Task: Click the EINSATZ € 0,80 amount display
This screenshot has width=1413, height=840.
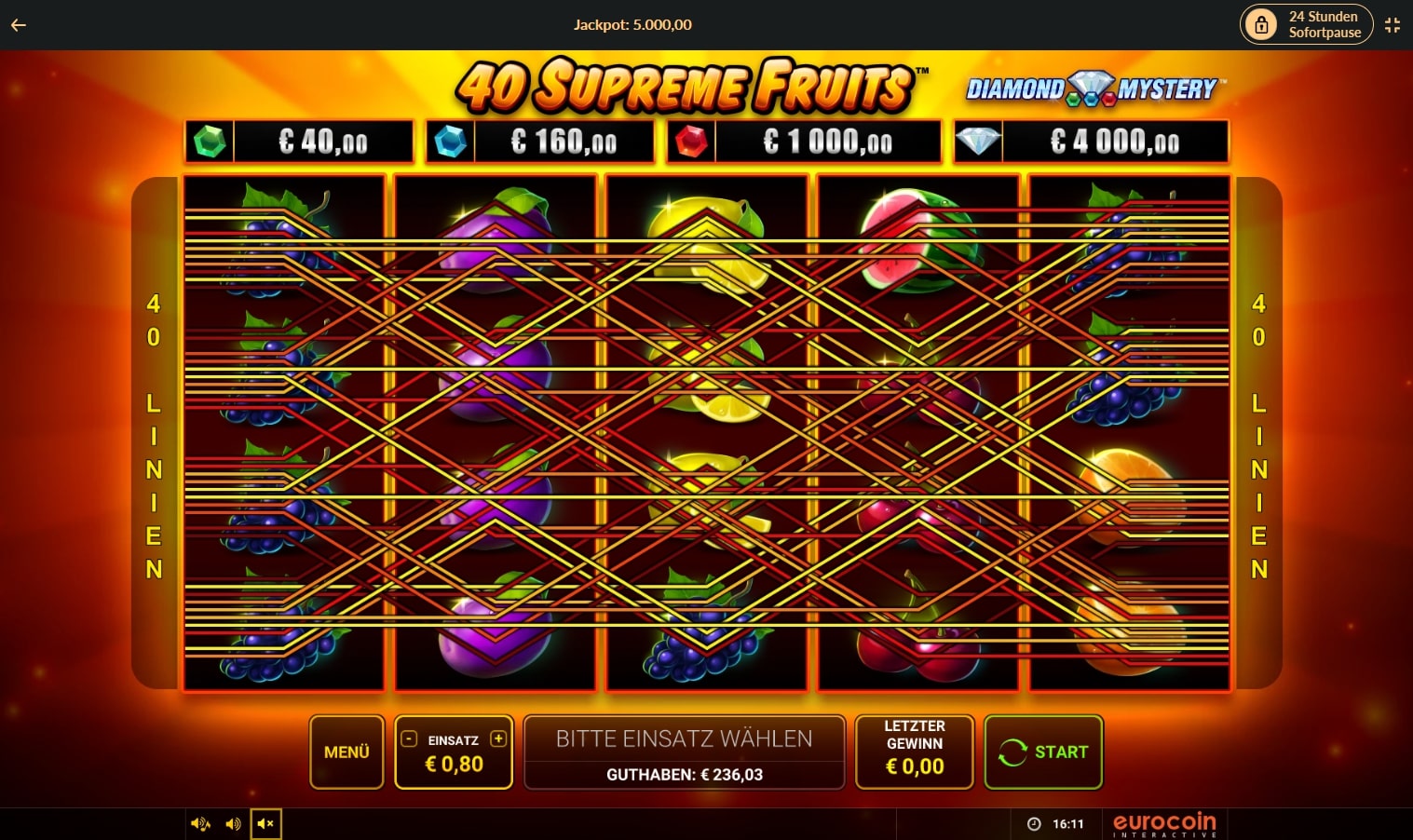Action: 454,764
